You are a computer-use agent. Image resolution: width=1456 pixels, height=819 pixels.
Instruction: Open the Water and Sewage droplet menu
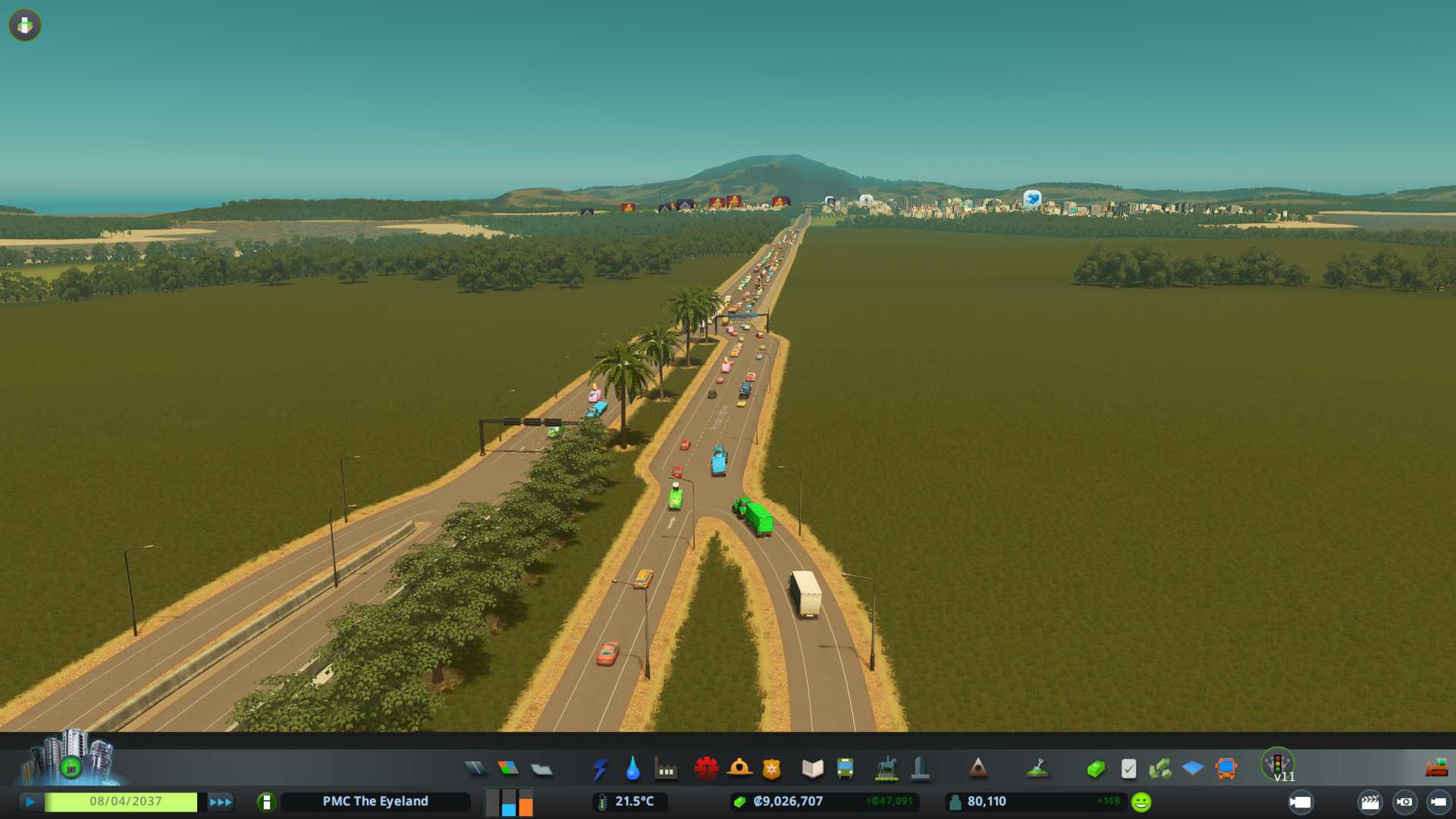point(632,769)
